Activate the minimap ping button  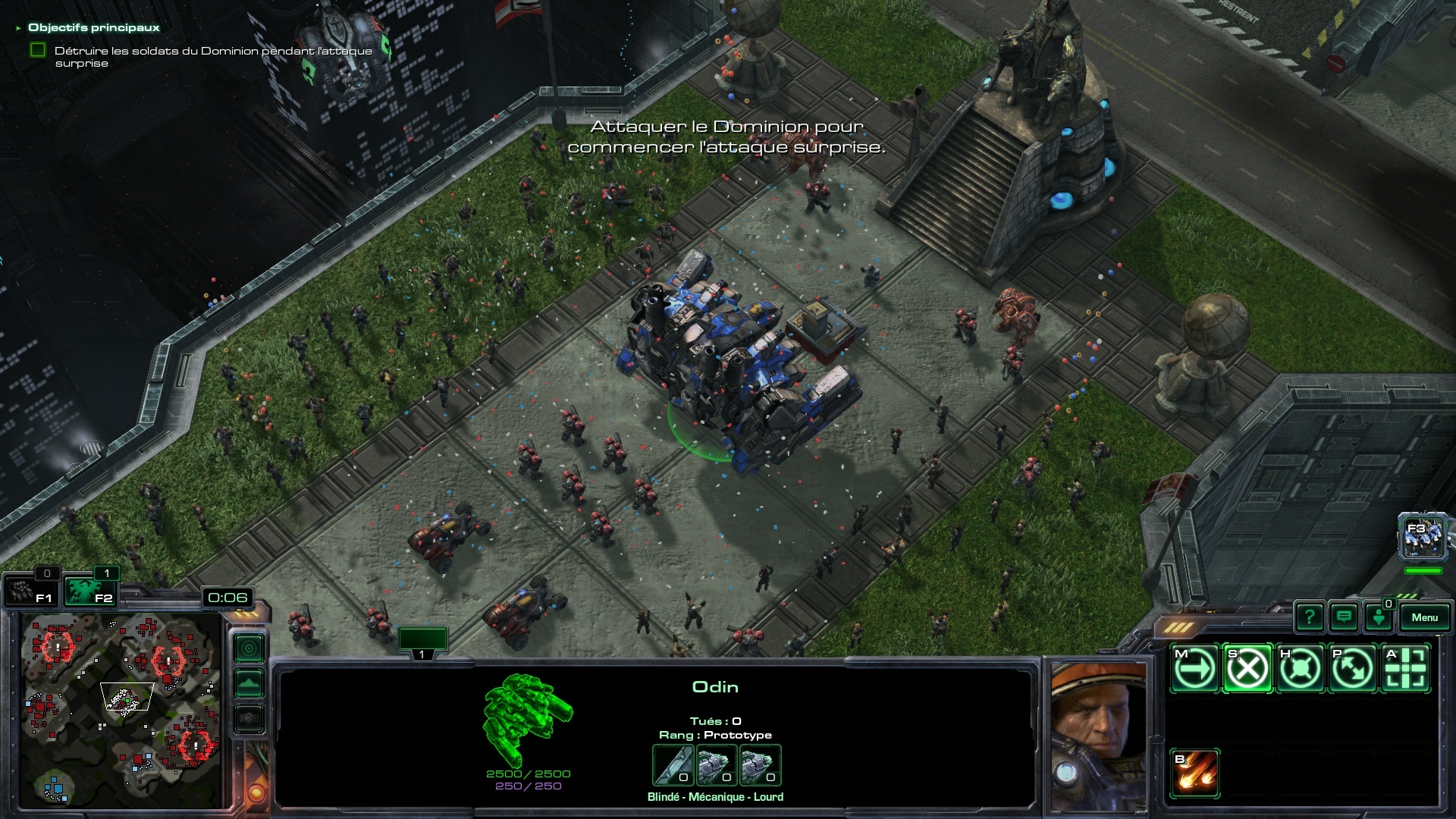pyautogui.click(x=249, y=648)
